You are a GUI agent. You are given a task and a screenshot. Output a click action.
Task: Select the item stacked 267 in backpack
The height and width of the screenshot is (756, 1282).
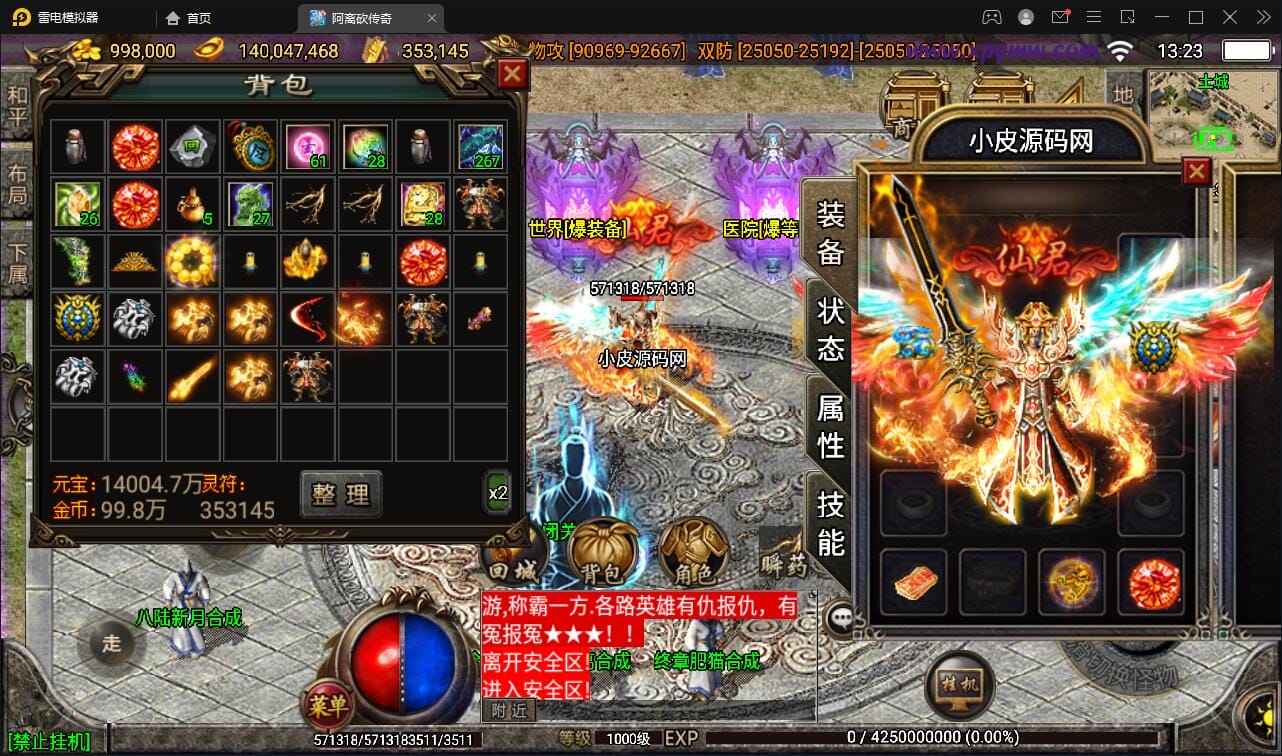point(480,146)
